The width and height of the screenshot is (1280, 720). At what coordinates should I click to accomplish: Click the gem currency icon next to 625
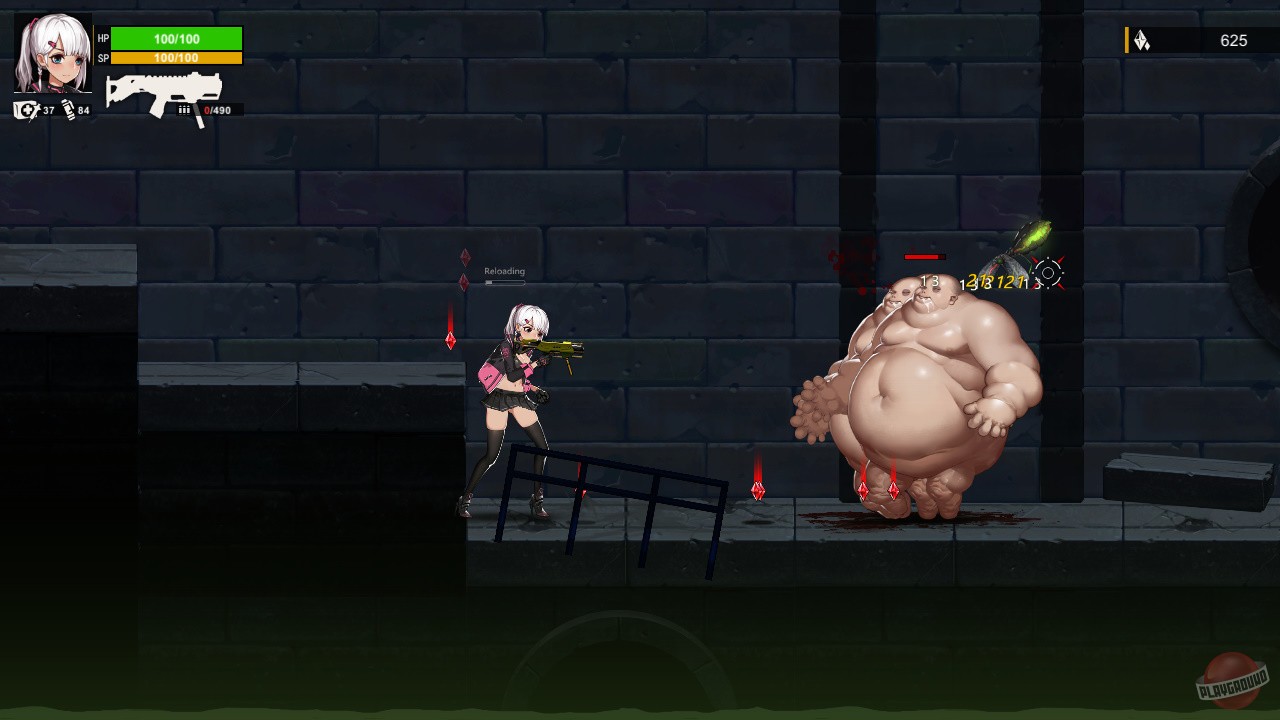click(1143, 41)
